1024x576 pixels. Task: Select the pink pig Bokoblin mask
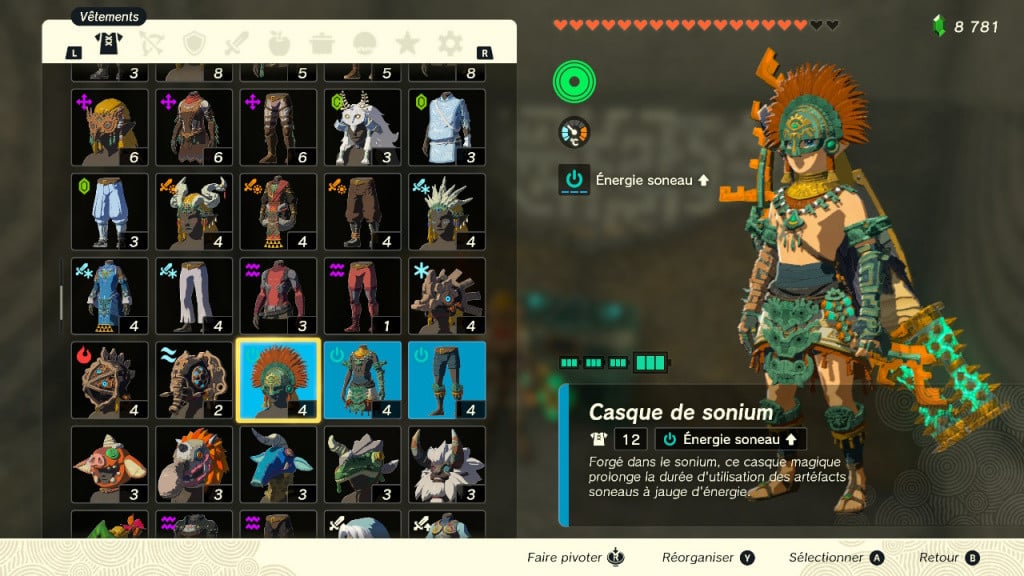110,463
